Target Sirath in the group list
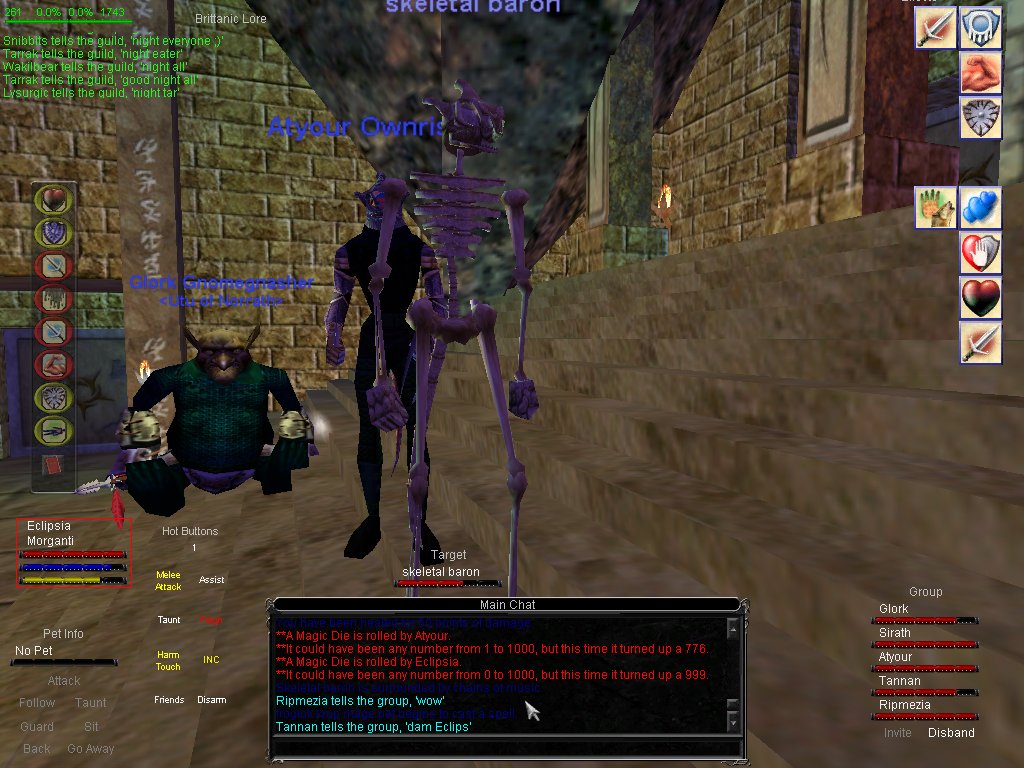1024x768 pixels. click(895, 633)
